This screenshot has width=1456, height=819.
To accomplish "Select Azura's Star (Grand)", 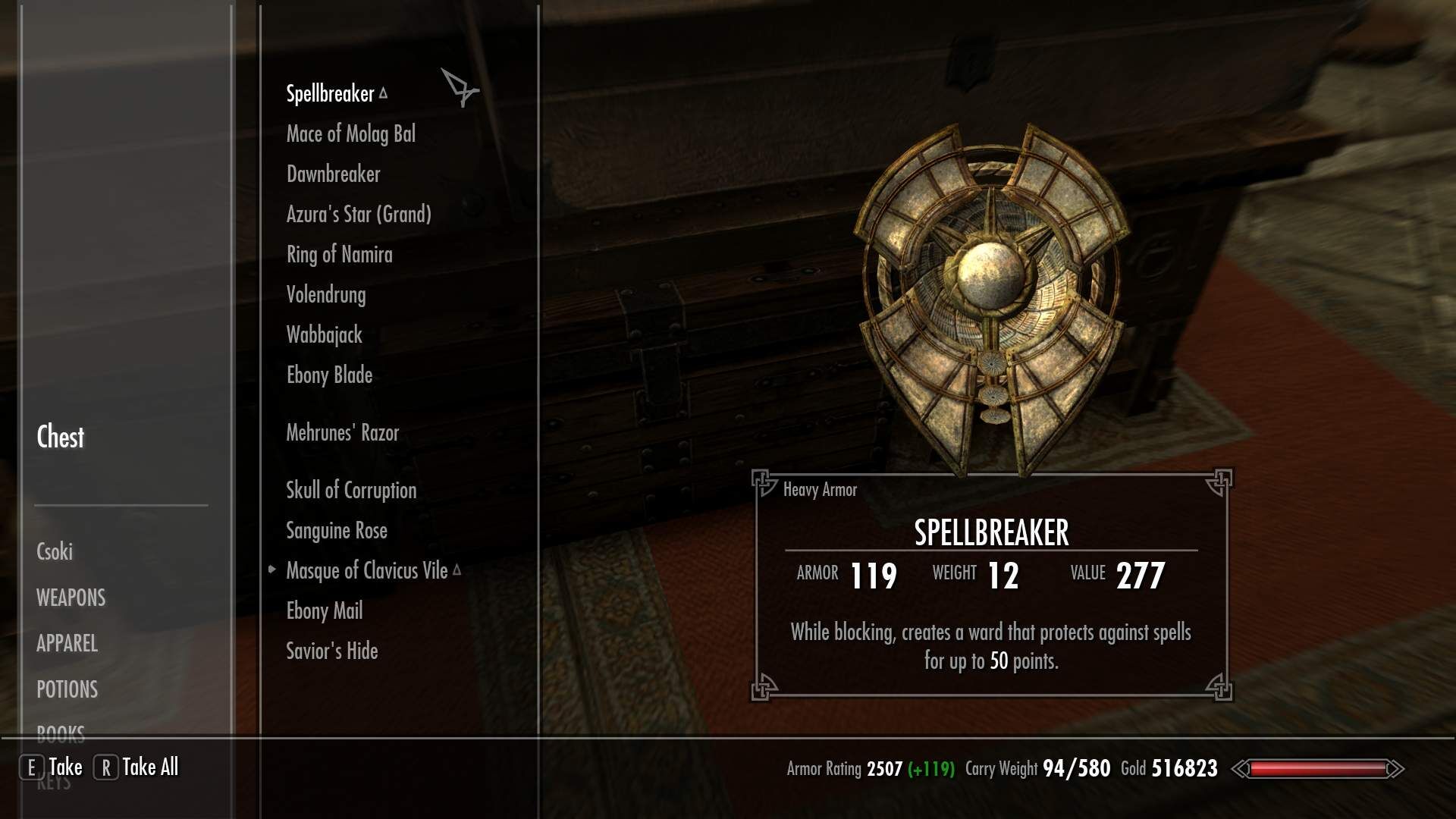I will tap(359, 215).
